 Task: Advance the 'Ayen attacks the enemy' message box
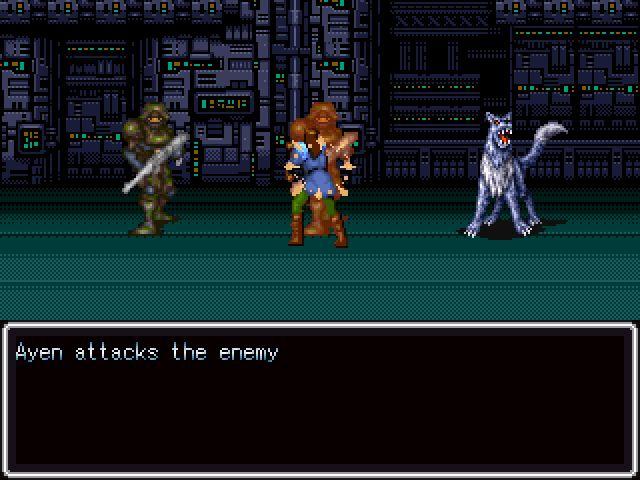tap(320, 398)
